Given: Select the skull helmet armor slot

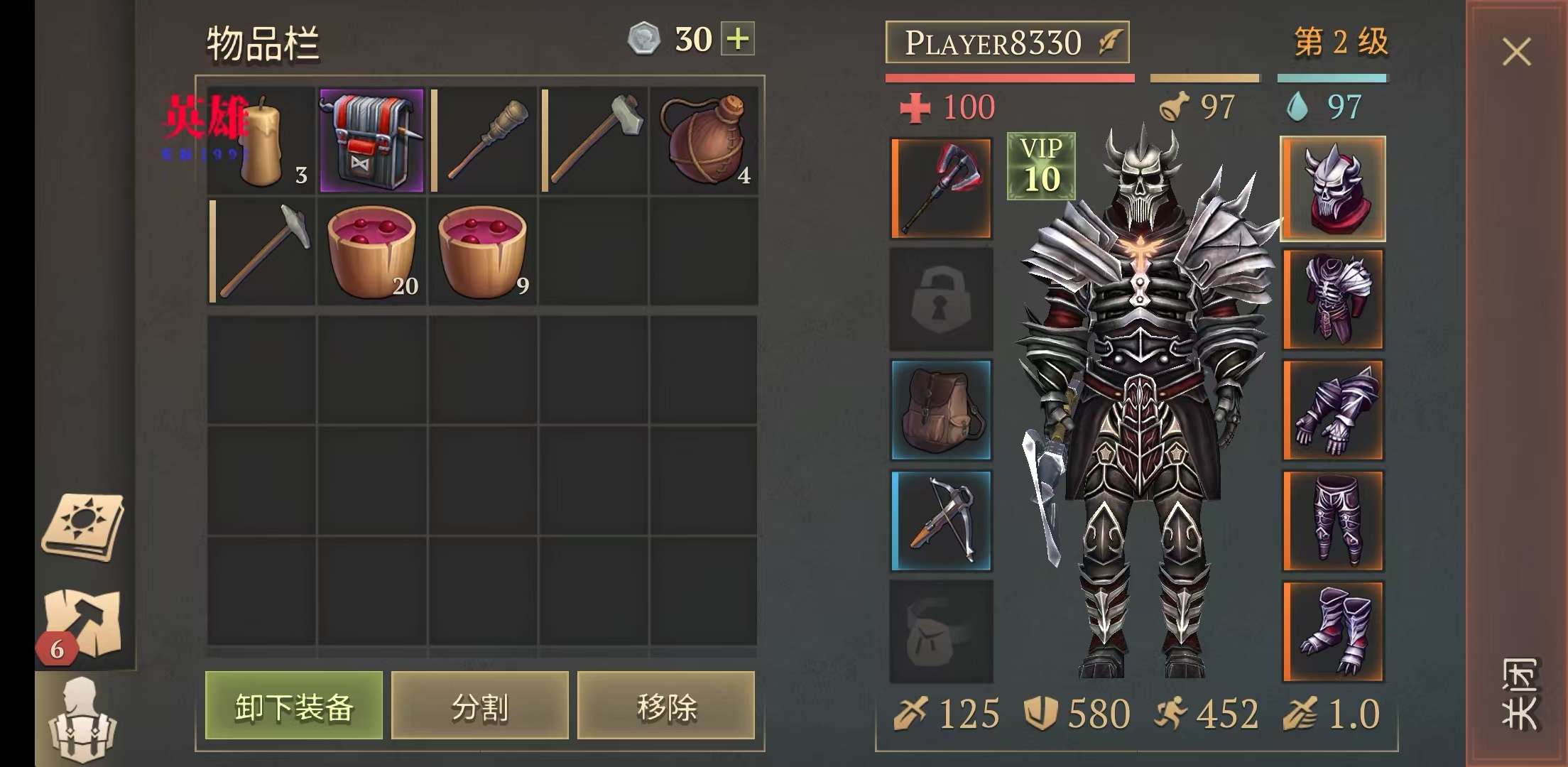Looking at the screenshot, I should coord(1333,188).
